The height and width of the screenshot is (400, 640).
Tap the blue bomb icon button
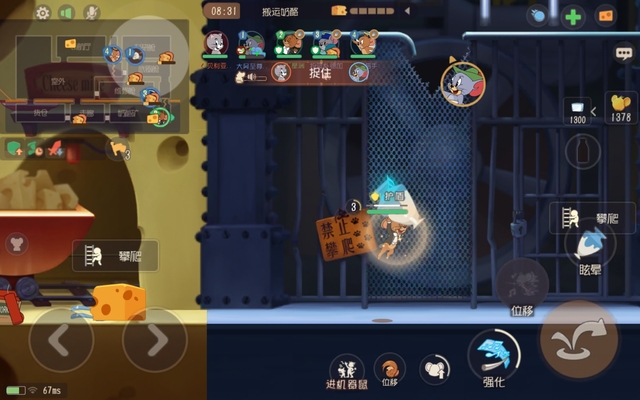click(x=539, y=16)
